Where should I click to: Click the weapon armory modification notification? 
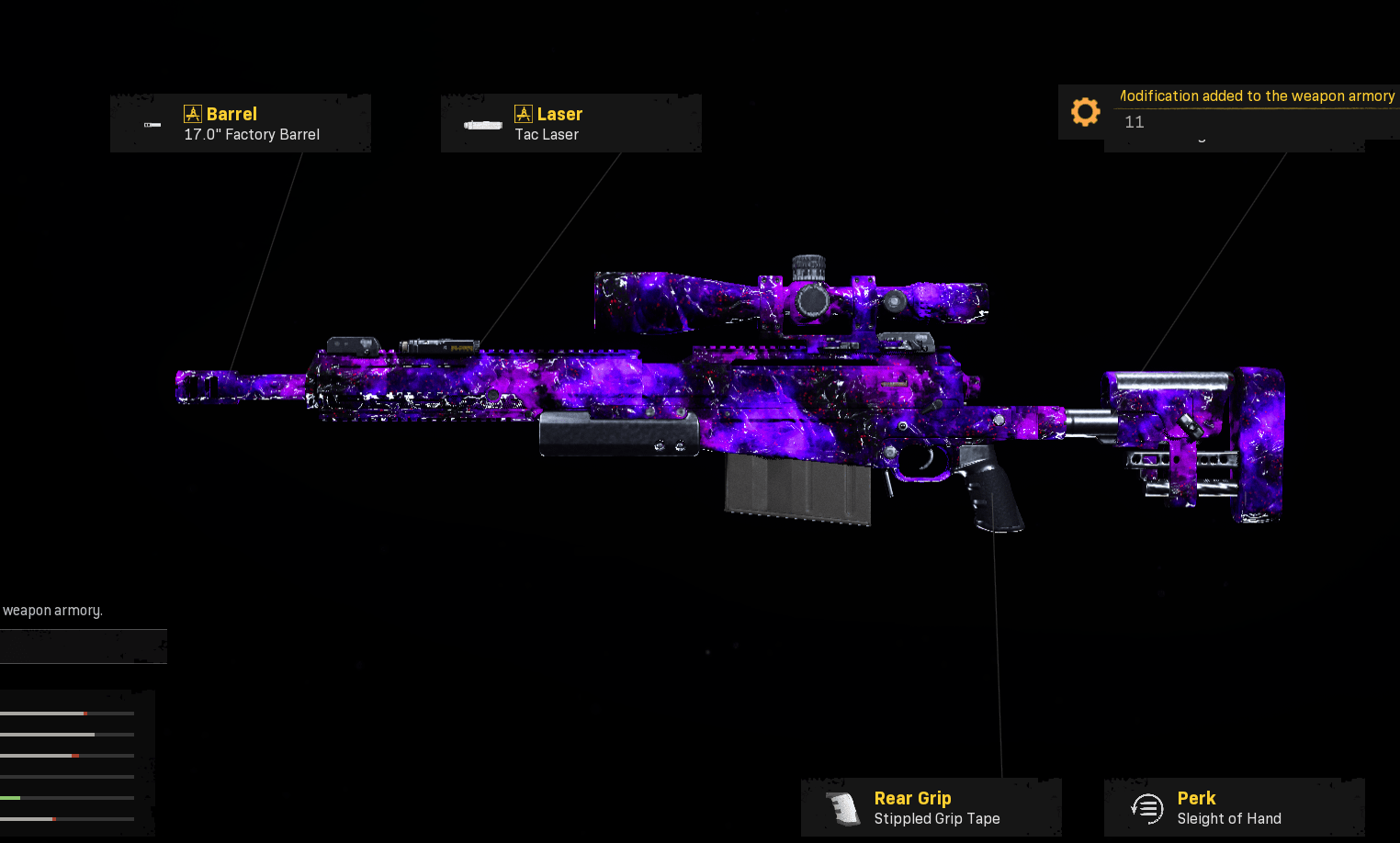pos(1231,110)
